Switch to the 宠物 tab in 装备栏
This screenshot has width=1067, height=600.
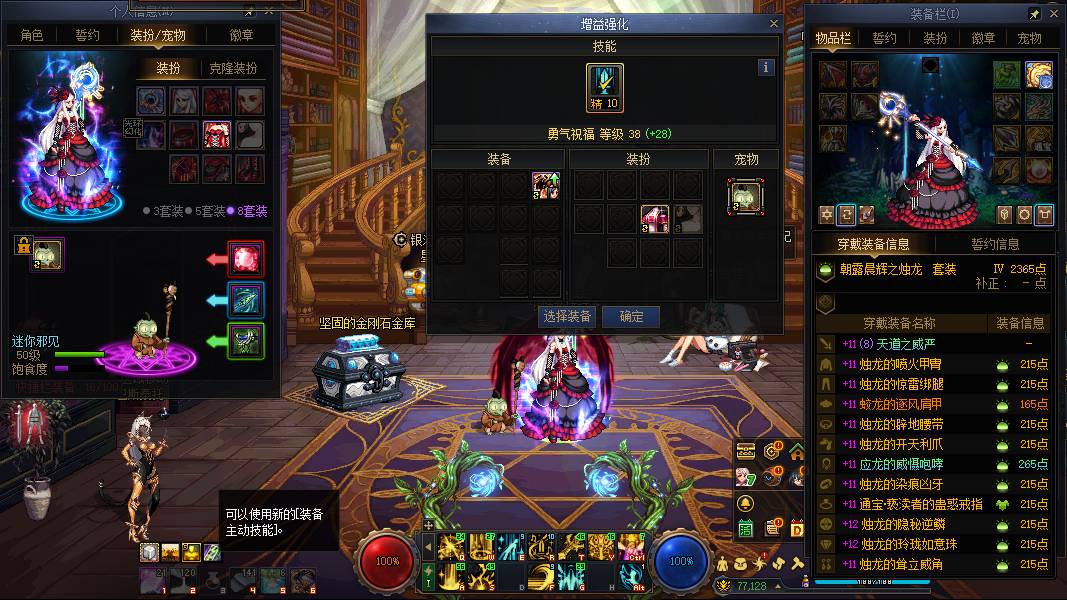(1029, 38)
